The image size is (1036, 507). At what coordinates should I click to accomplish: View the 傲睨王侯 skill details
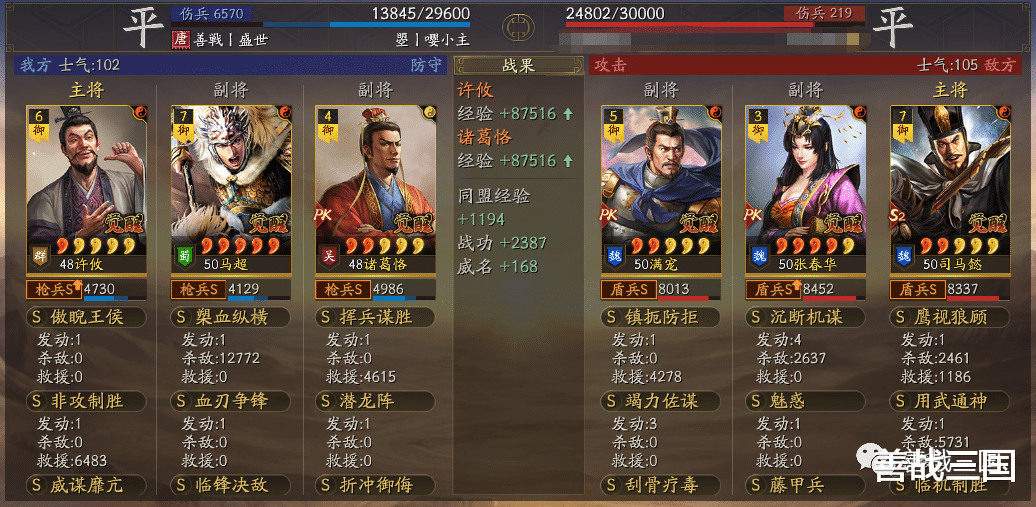pyautogui.click(x=86, y=317)
